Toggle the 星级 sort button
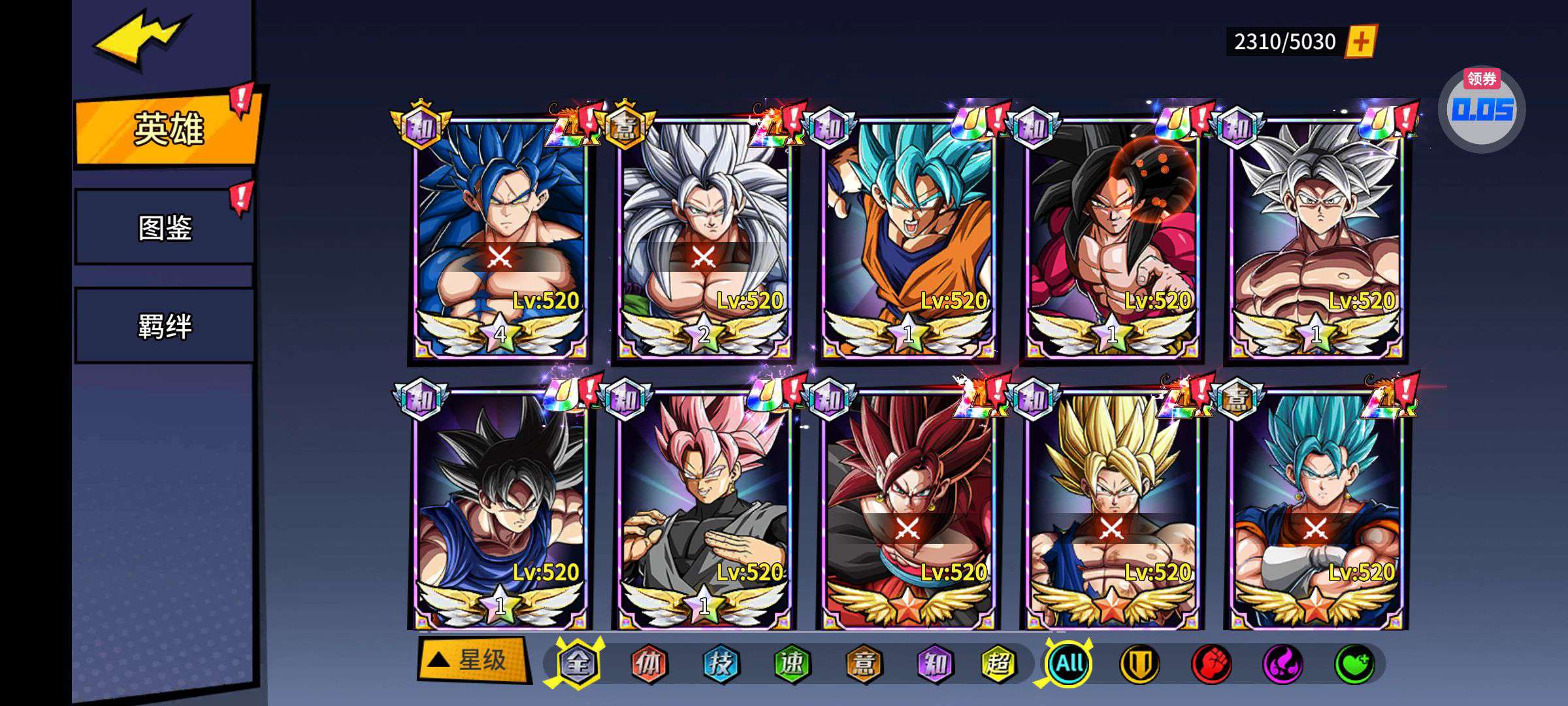Image resolution: width=1568 pixels, height=706 pixels. click(472, 660)
